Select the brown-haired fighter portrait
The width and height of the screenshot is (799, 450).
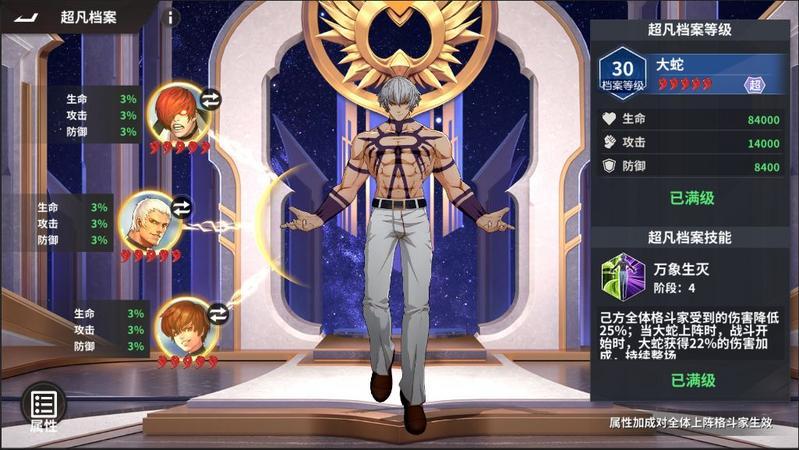click(x=184, y=326)
